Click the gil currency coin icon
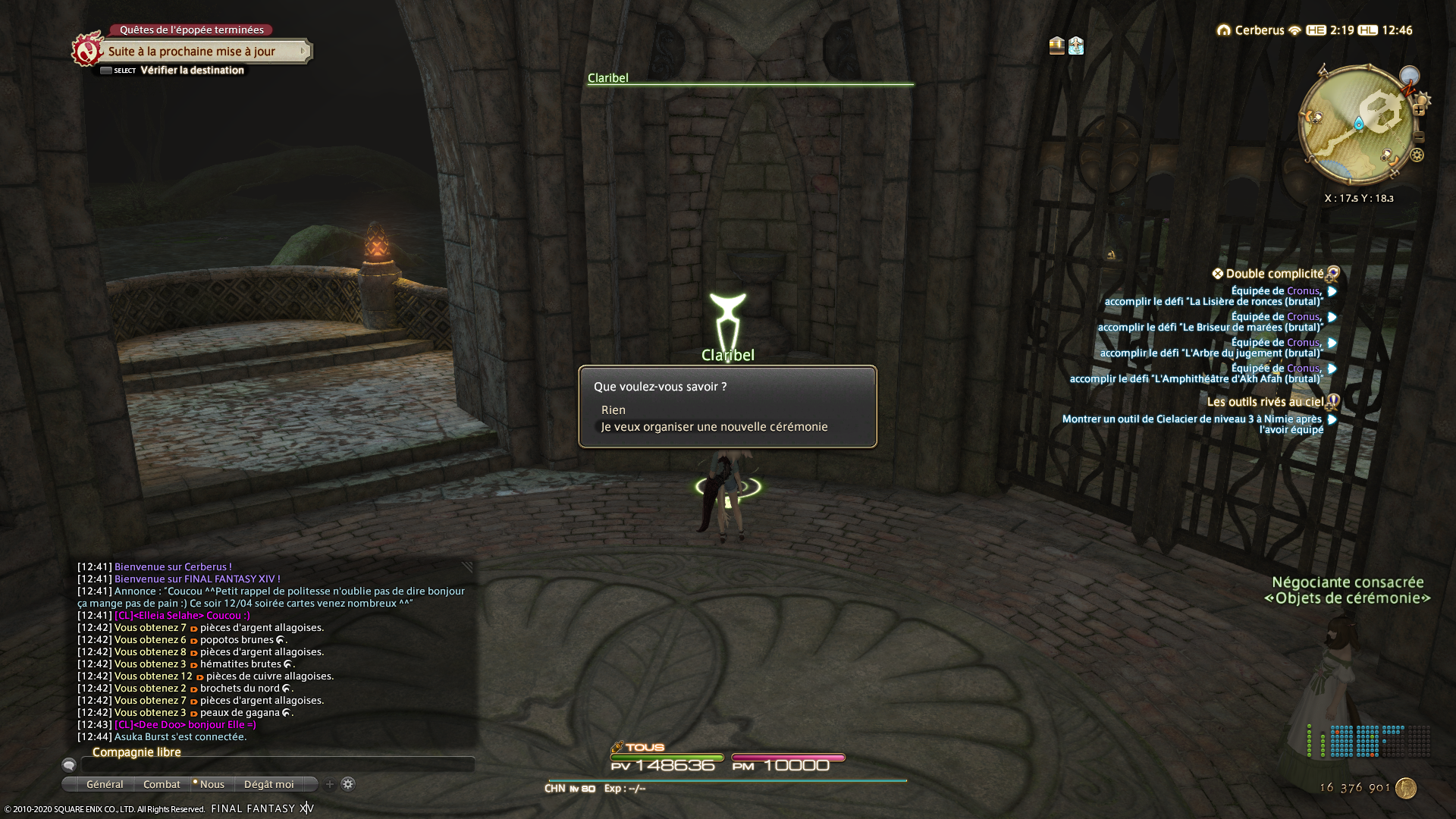1456x819 pixels. point(1406,788)
